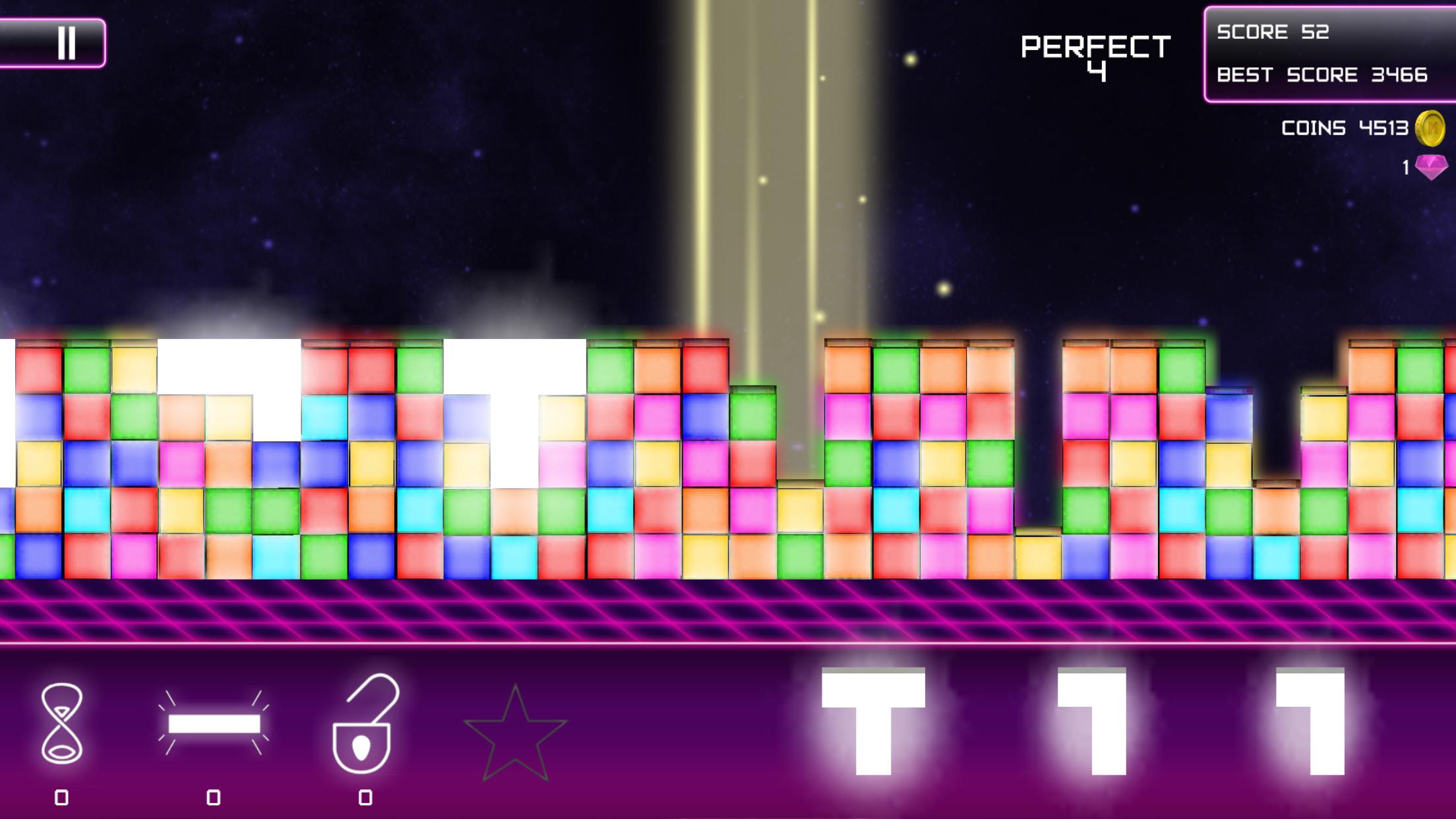The height and width of the screenshot is (819, 1456).
Task: Activate the hourglass power-up
Action: (62, 723)
